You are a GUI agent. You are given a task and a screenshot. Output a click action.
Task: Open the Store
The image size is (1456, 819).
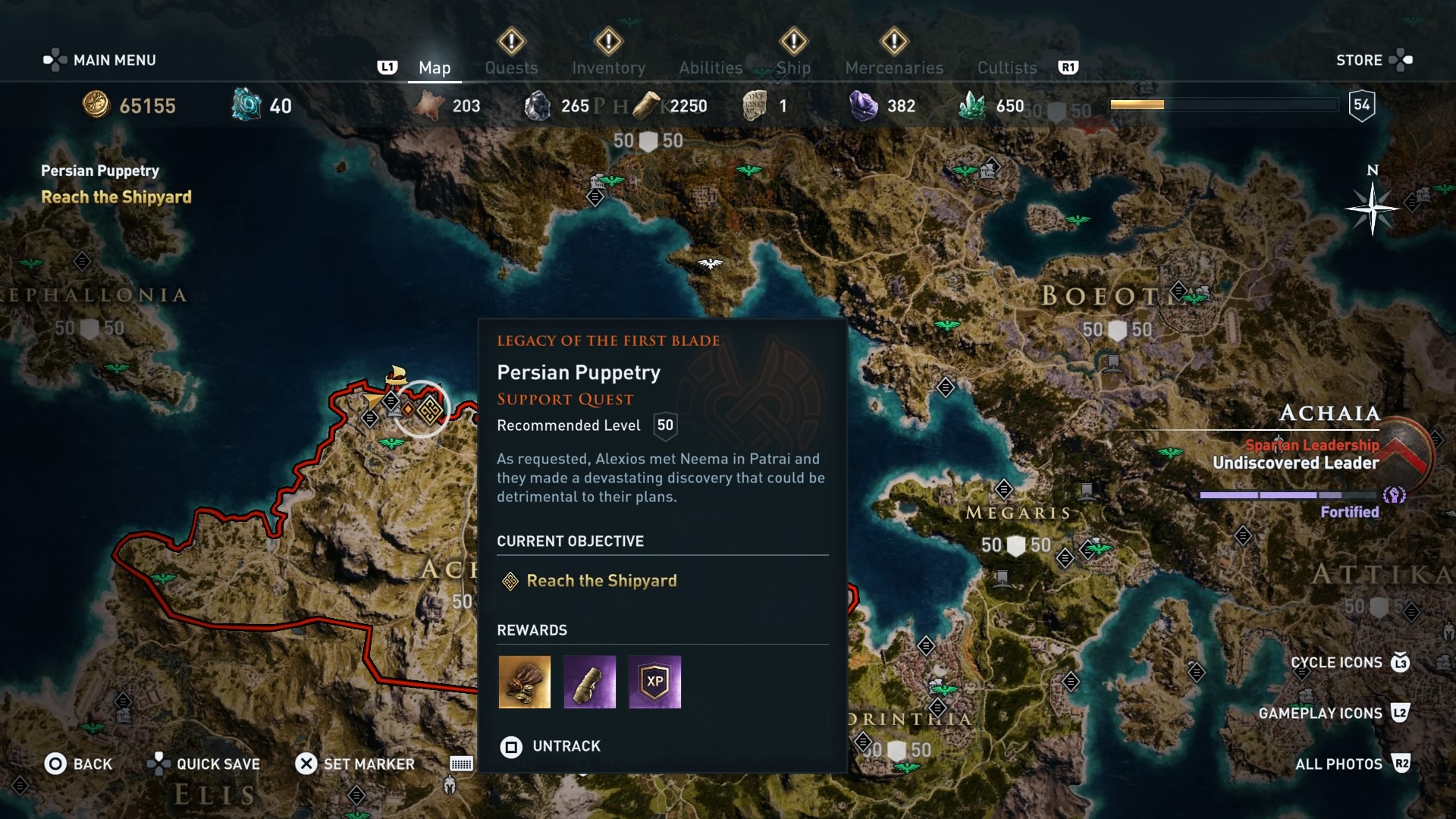(1373, 60)
